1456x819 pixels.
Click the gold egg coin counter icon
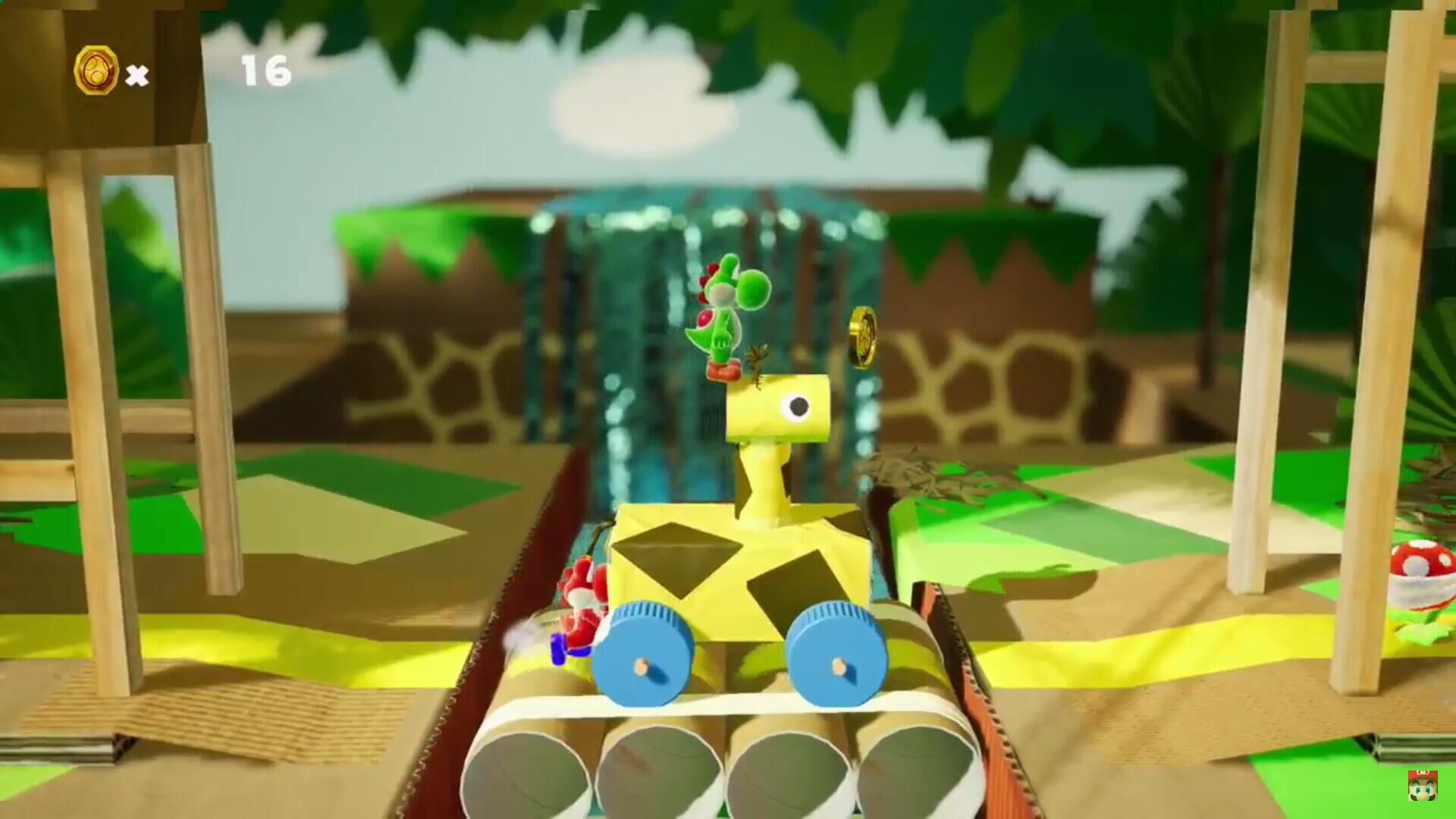(96, 71)
